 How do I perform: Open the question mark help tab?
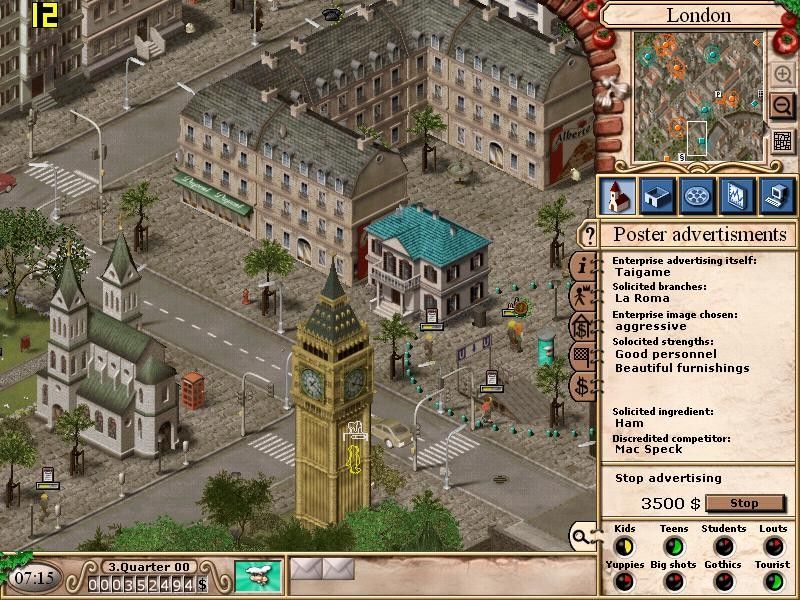(590, 236)
